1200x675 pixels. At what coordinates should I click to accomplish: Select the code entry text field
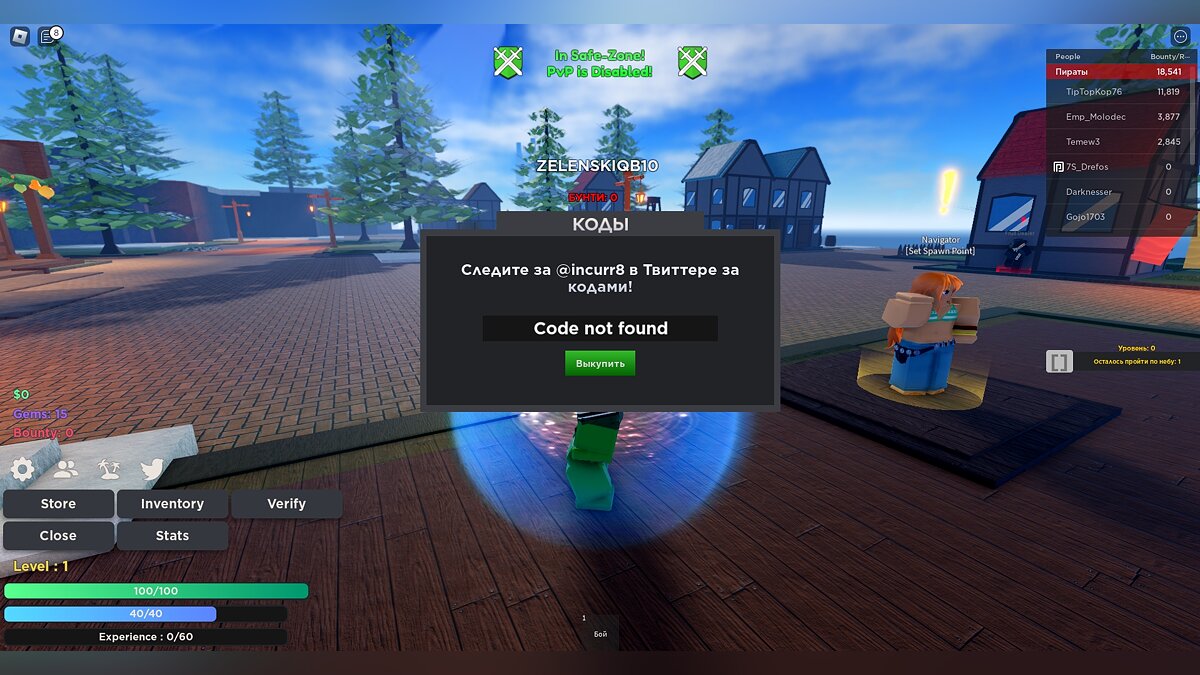point(600,328)
